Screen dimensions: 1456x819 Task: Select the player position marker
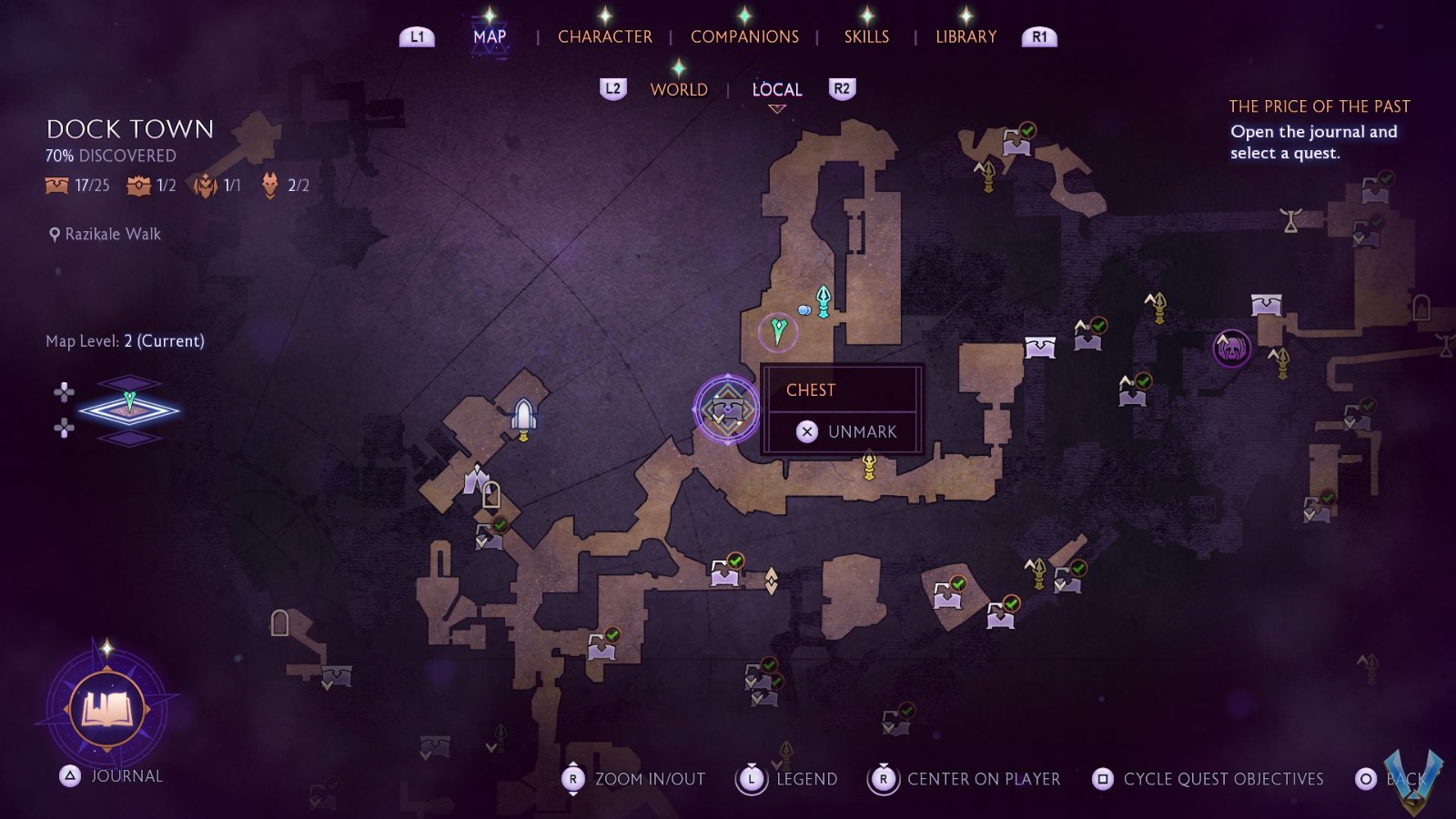[778, 330]
